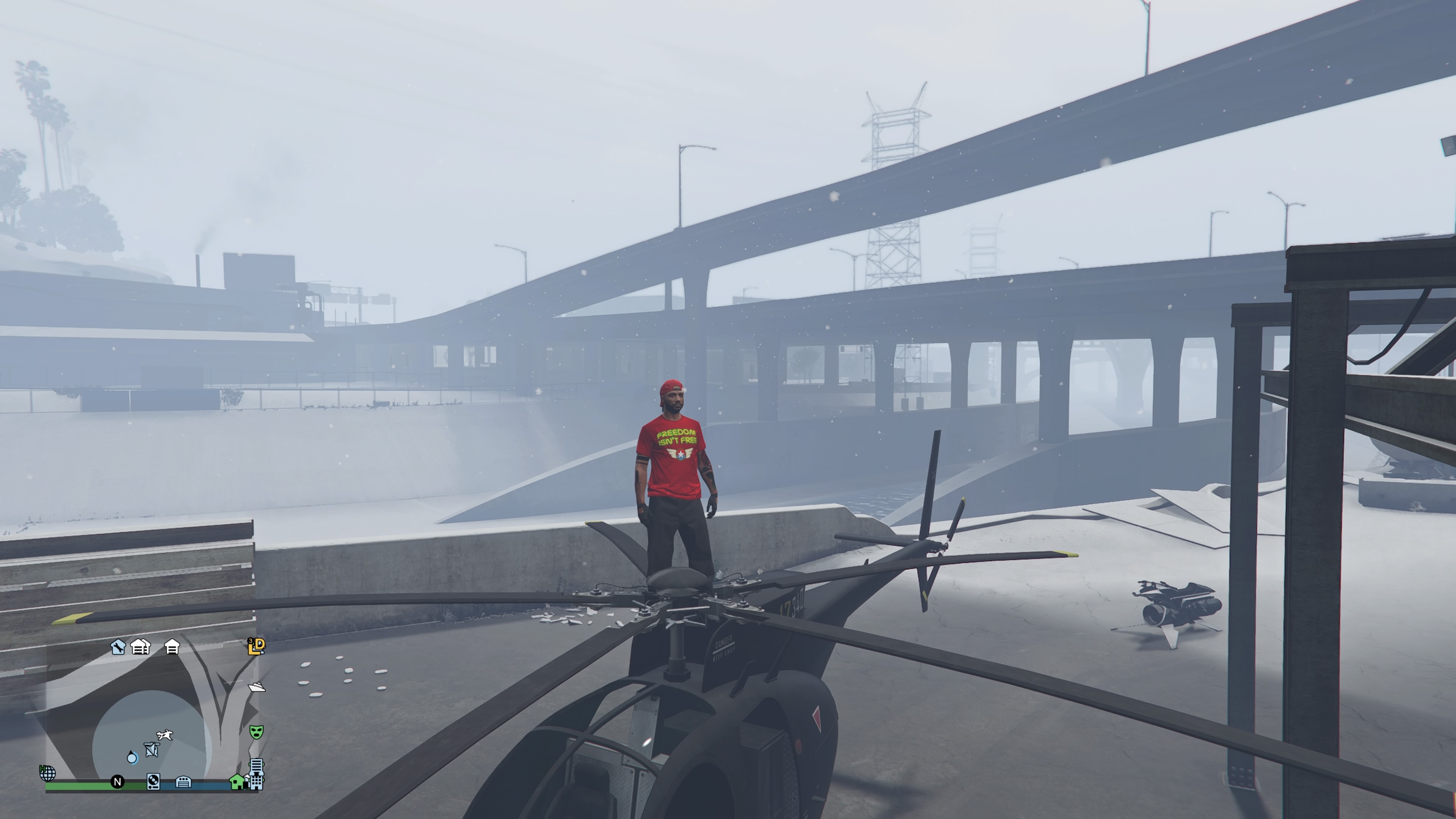Click the helicopter blip on the minimap
Image resolution: width=1456 pixels, height=819 pixels.
151,750
